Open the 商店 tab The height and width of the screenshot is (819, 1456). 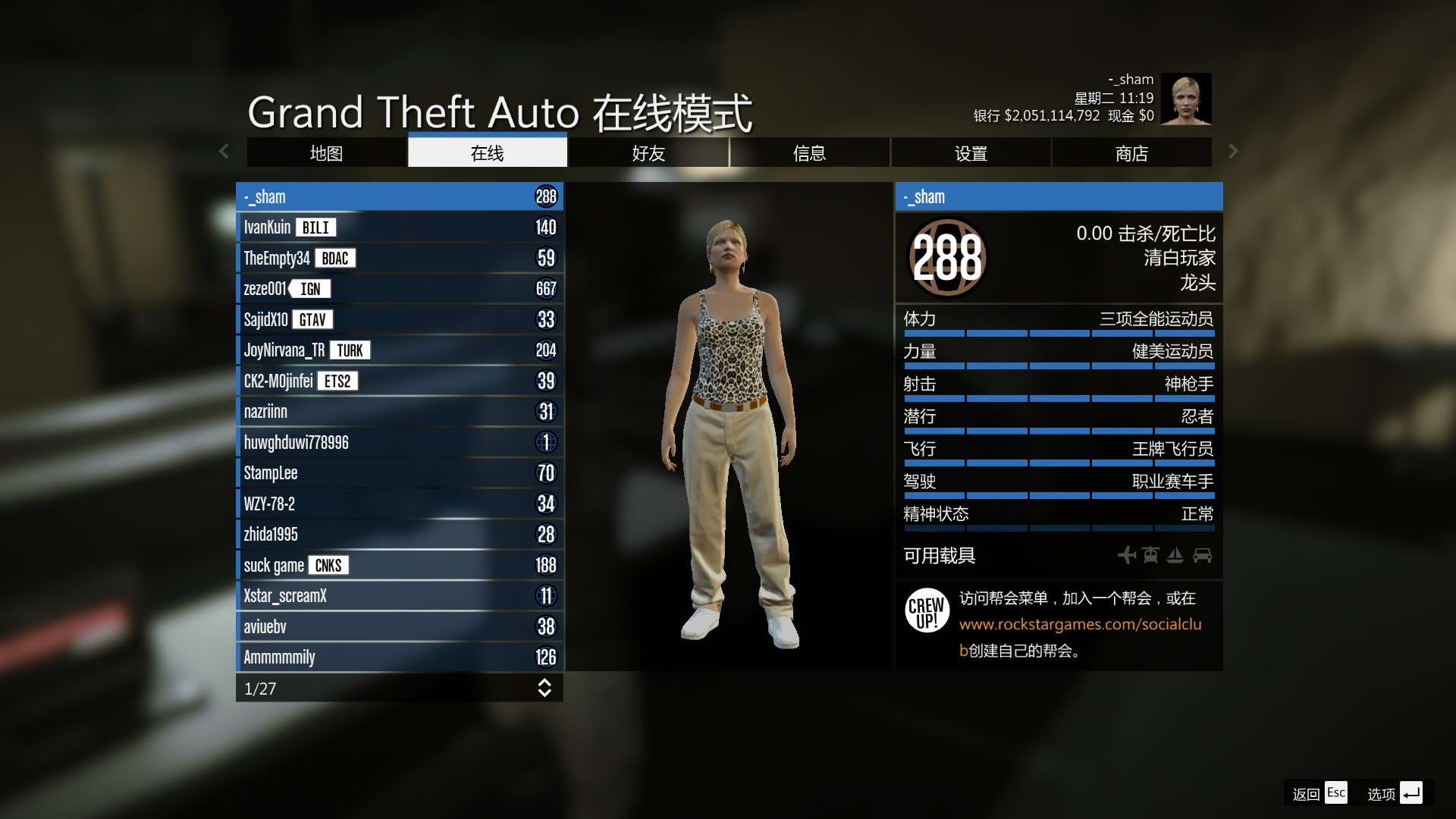click(1131, 152)
